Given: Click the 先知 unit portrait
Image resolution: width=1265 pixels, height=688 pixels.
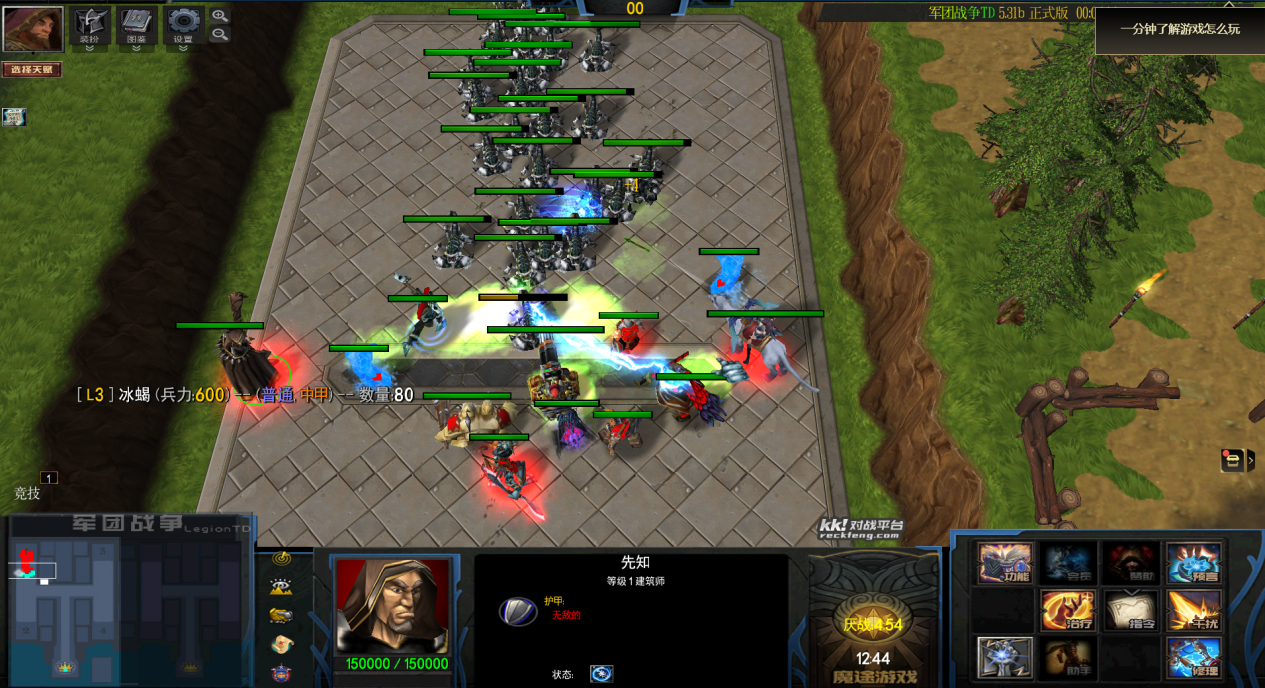Looking at the screenshot, I should pyautogui.click(x=392, y=606).
